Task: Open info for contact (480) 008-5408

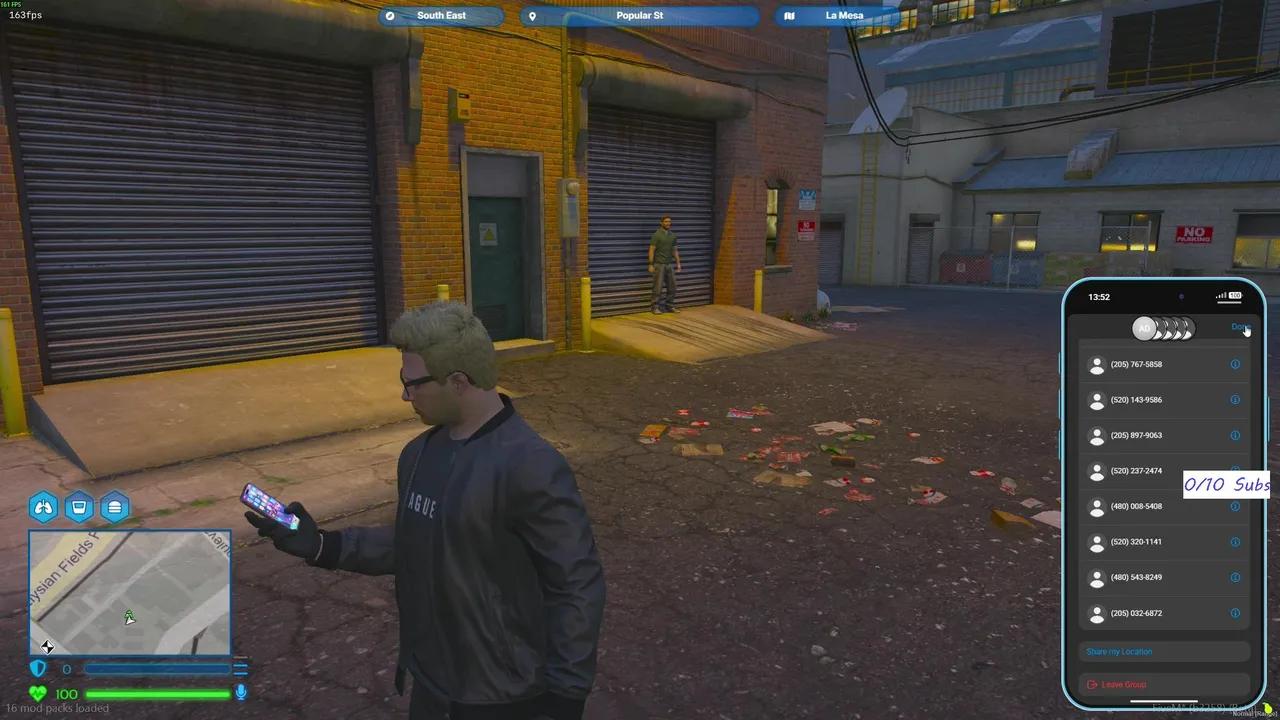Action: pos(1235,506)
